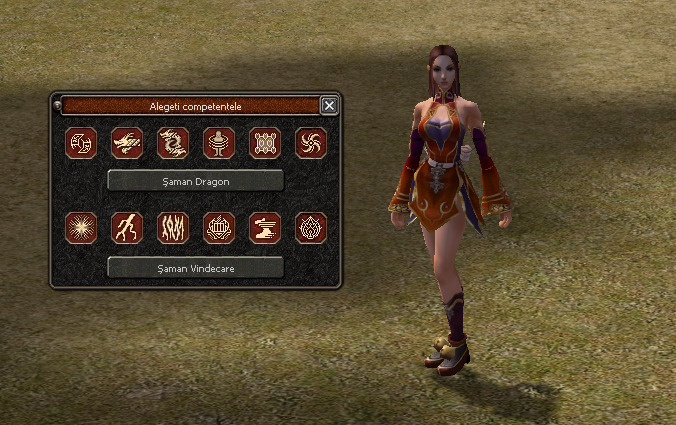Select the turtle shell skill icon
The height and width of the screenshot is (425, 676).
click(265, 143)
